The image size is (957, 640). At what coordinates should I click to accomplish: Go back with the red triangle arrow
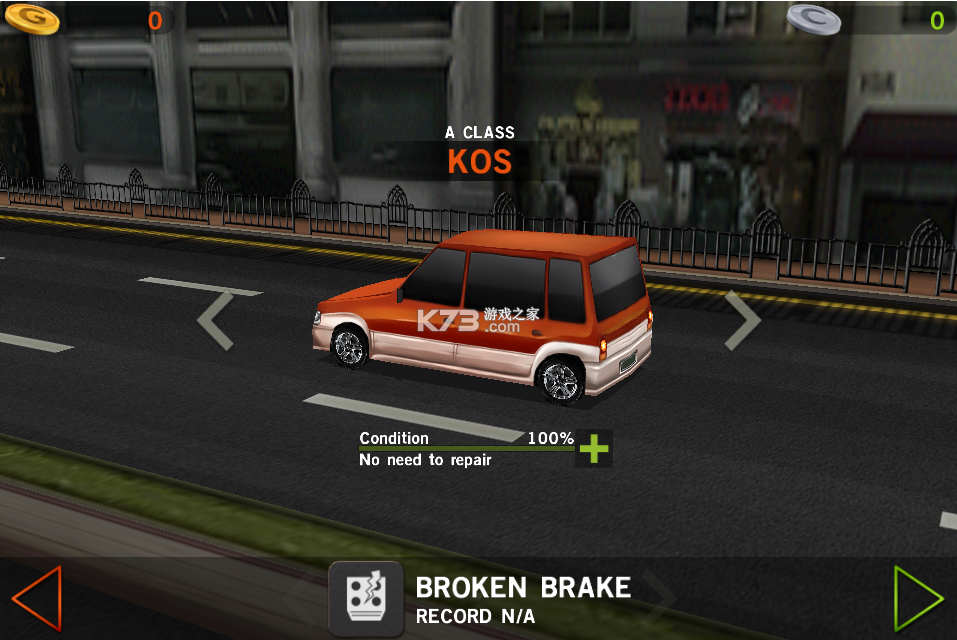[x=36, y=598]
